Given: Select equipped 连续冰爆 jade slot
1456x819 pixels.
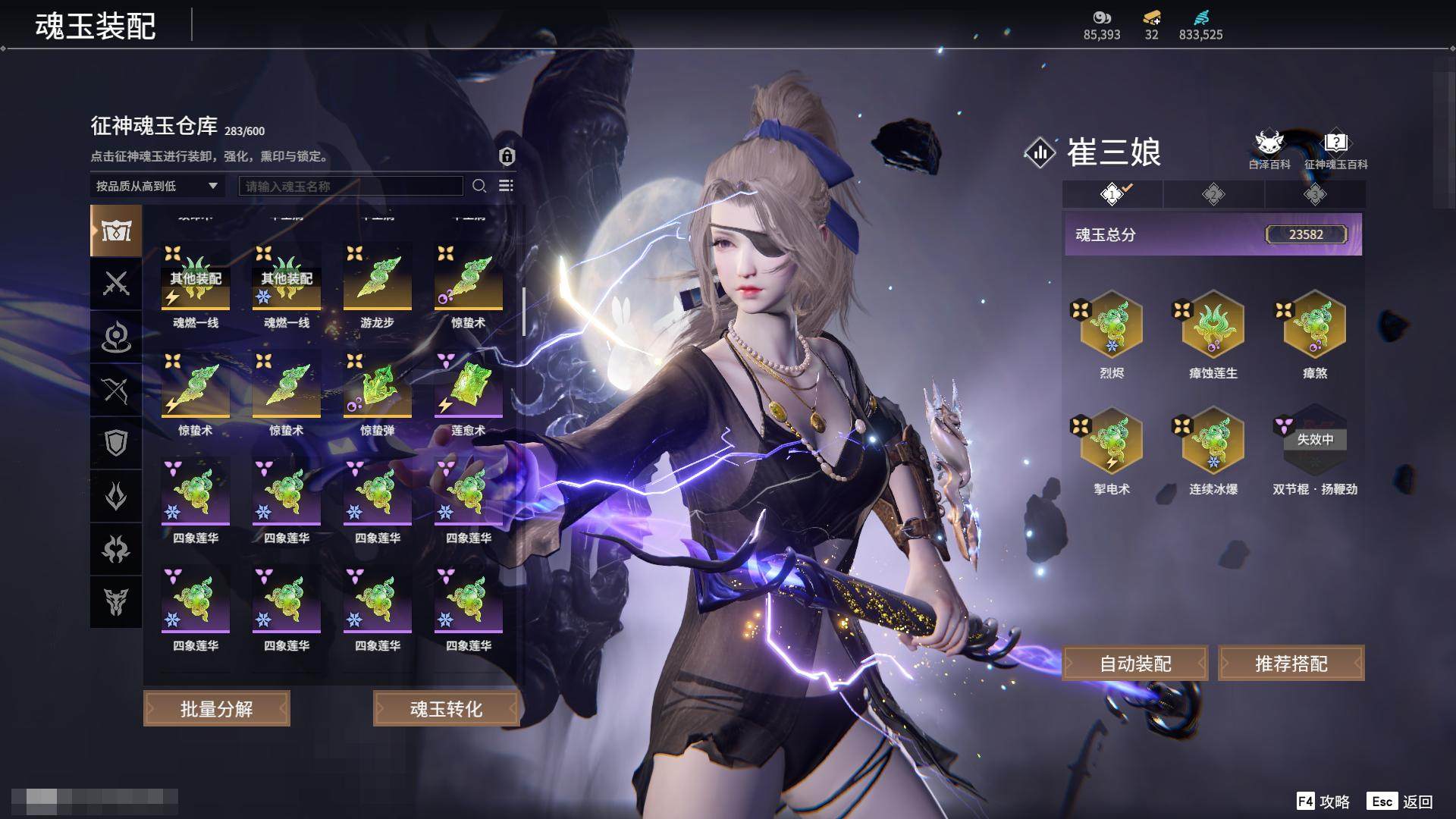Looking at the screenshot, I should pyautogui.click(x=1213, y=441).
